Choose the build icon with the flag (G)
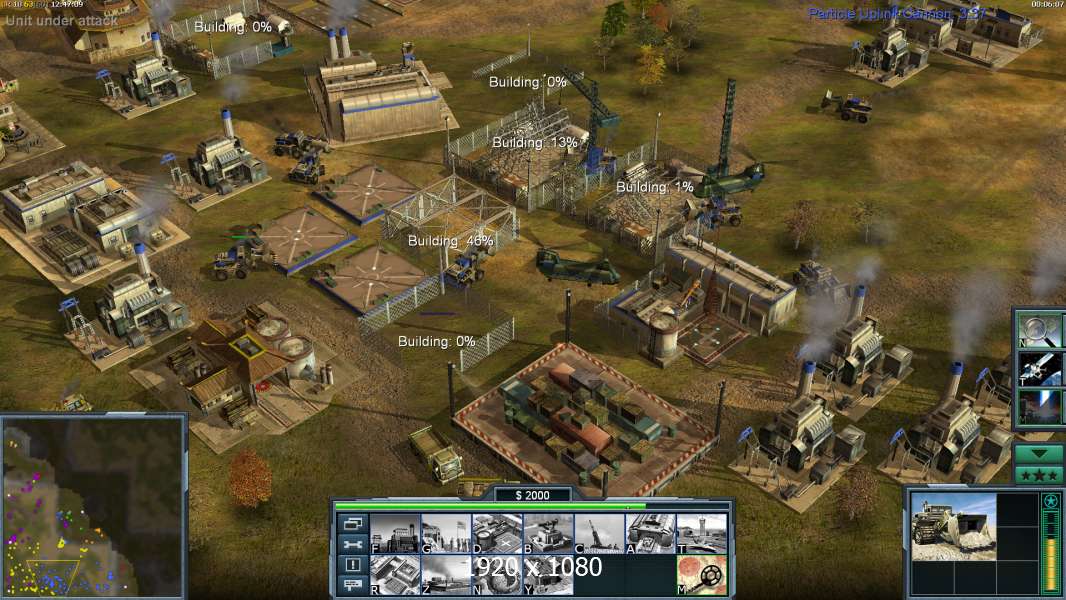 pyautogui.click(x=446, y=534)
